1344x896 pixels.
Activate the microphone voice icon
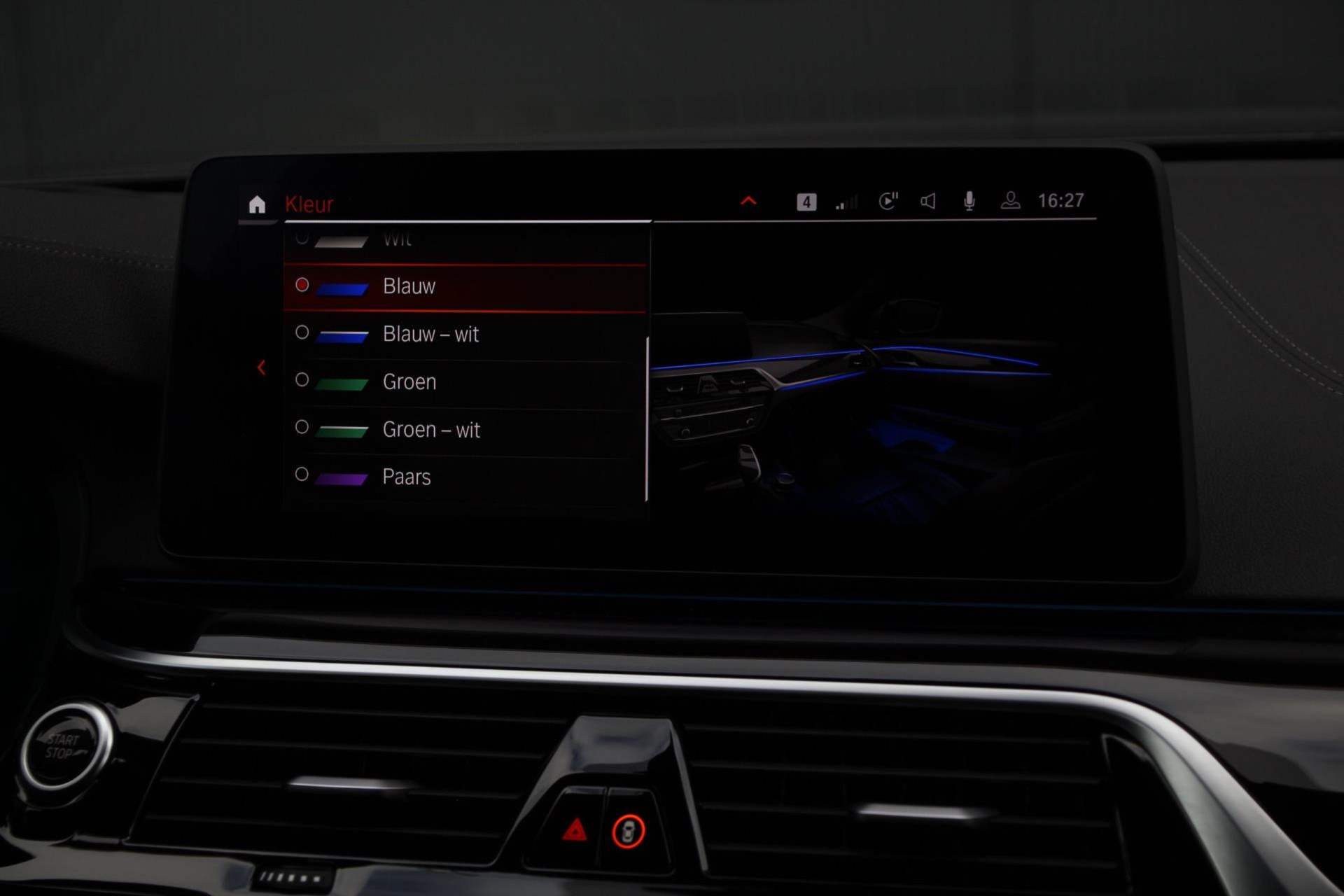969,202
